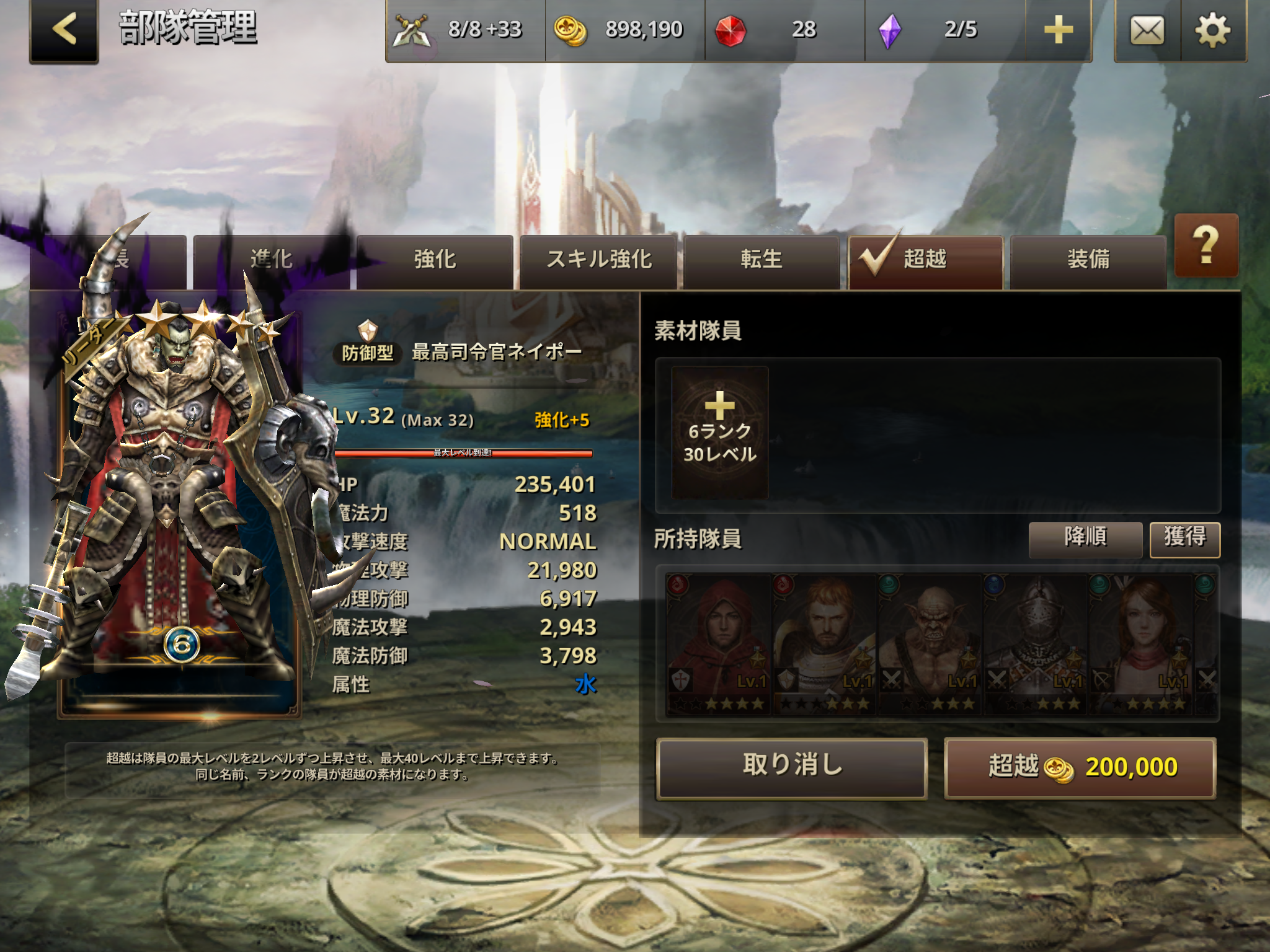Add a material member in the plus slot

[719, 432]
